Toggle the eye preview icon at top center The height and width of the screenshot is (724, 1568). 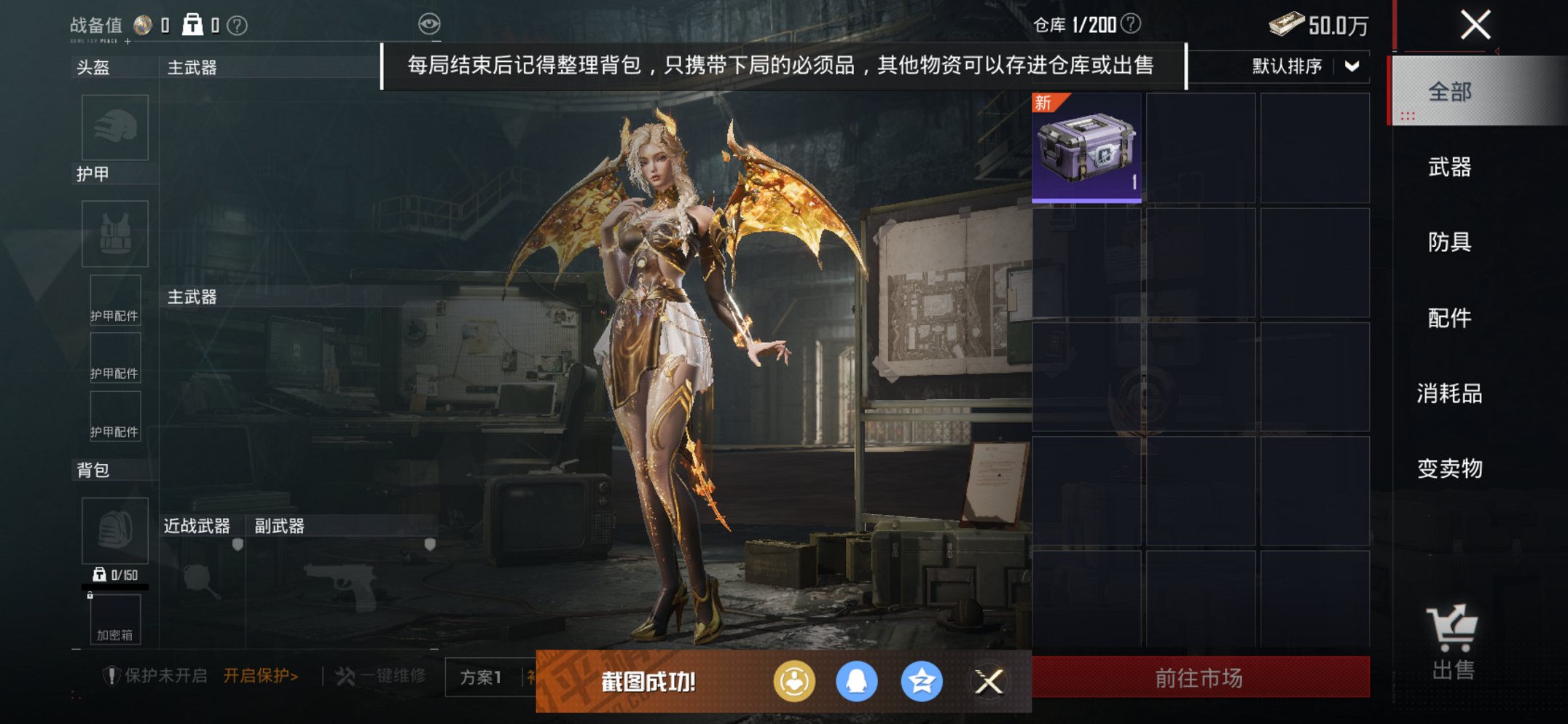pyautogui.click(x=431, y=23)
